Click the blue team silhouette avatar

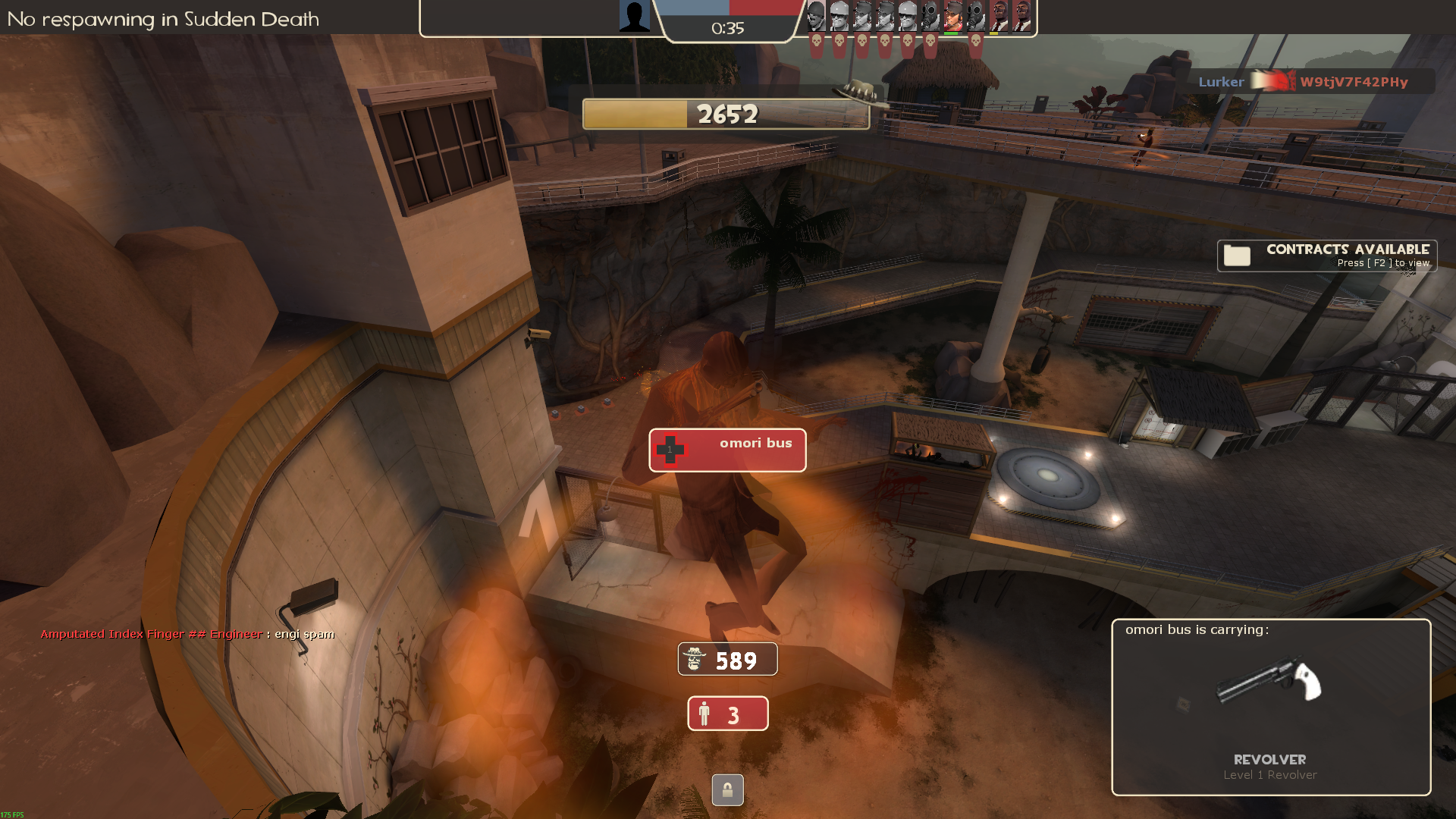634,16
